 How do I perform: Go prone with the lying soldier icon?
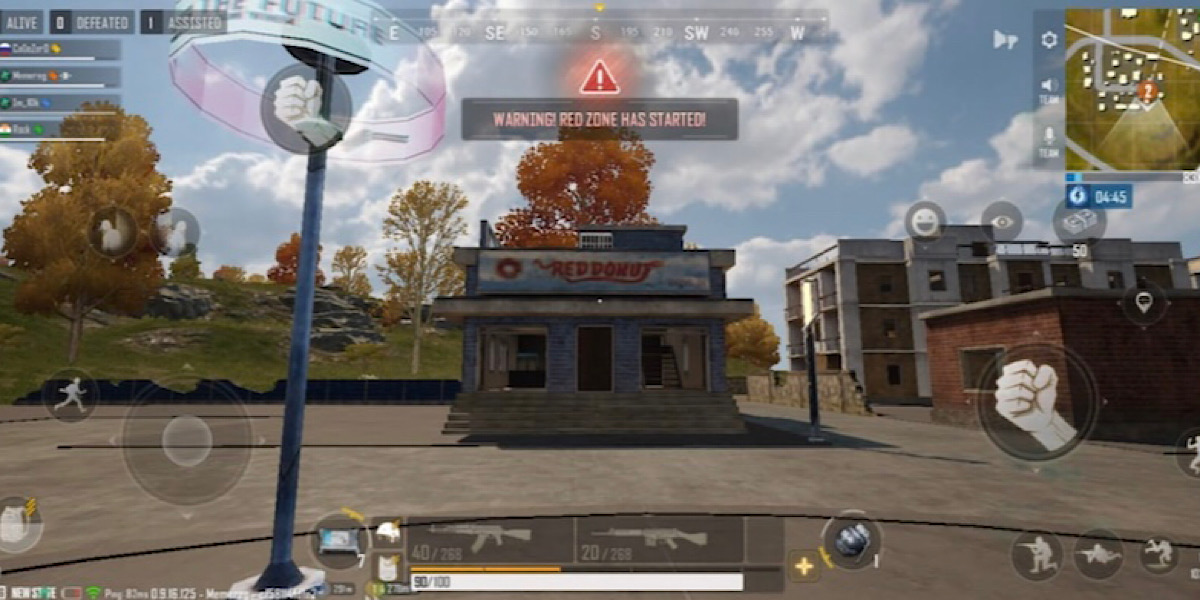point(1098,555)
